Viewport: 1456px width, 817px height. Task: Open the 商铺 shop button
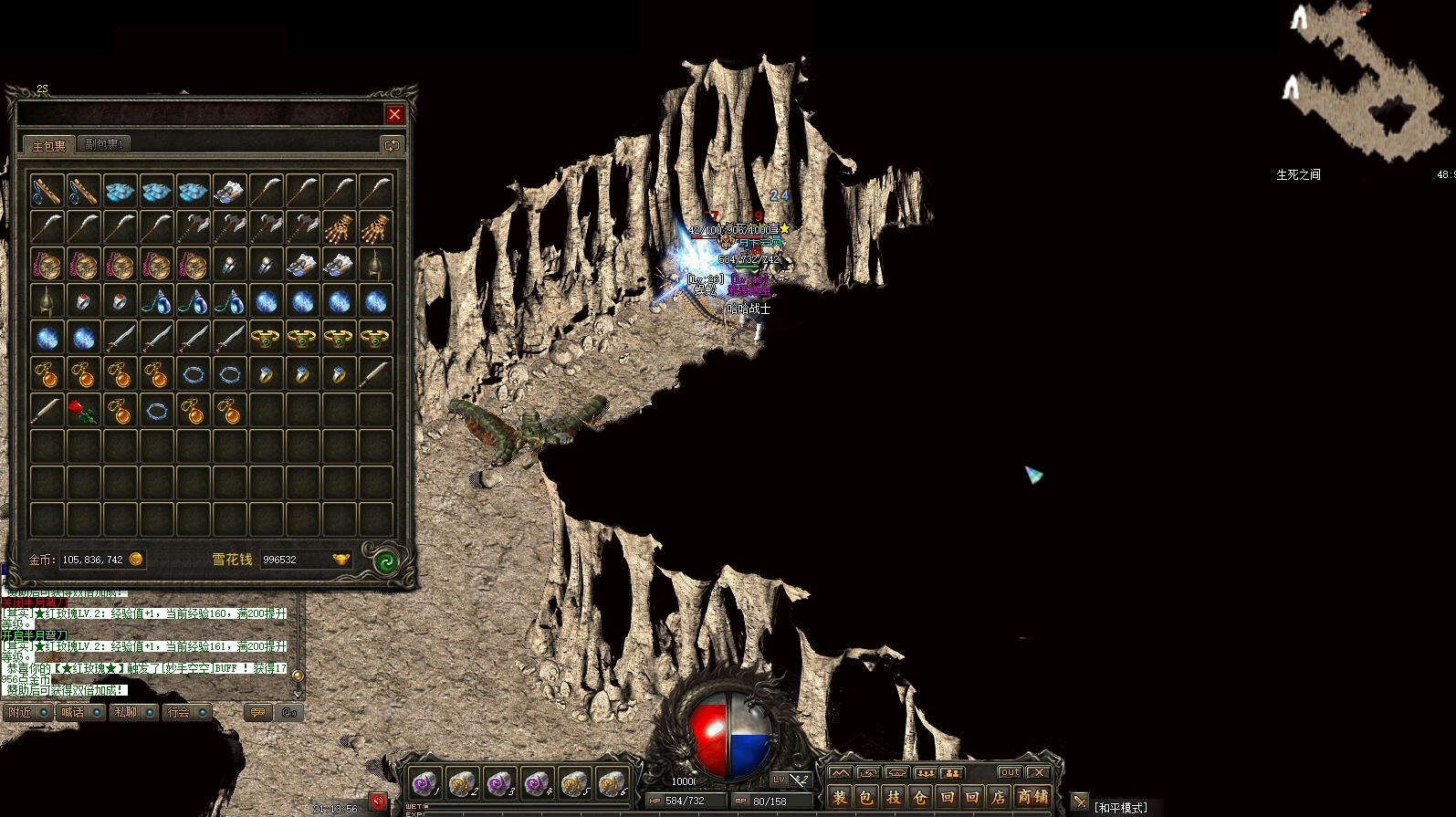(x=1032, y=797)
